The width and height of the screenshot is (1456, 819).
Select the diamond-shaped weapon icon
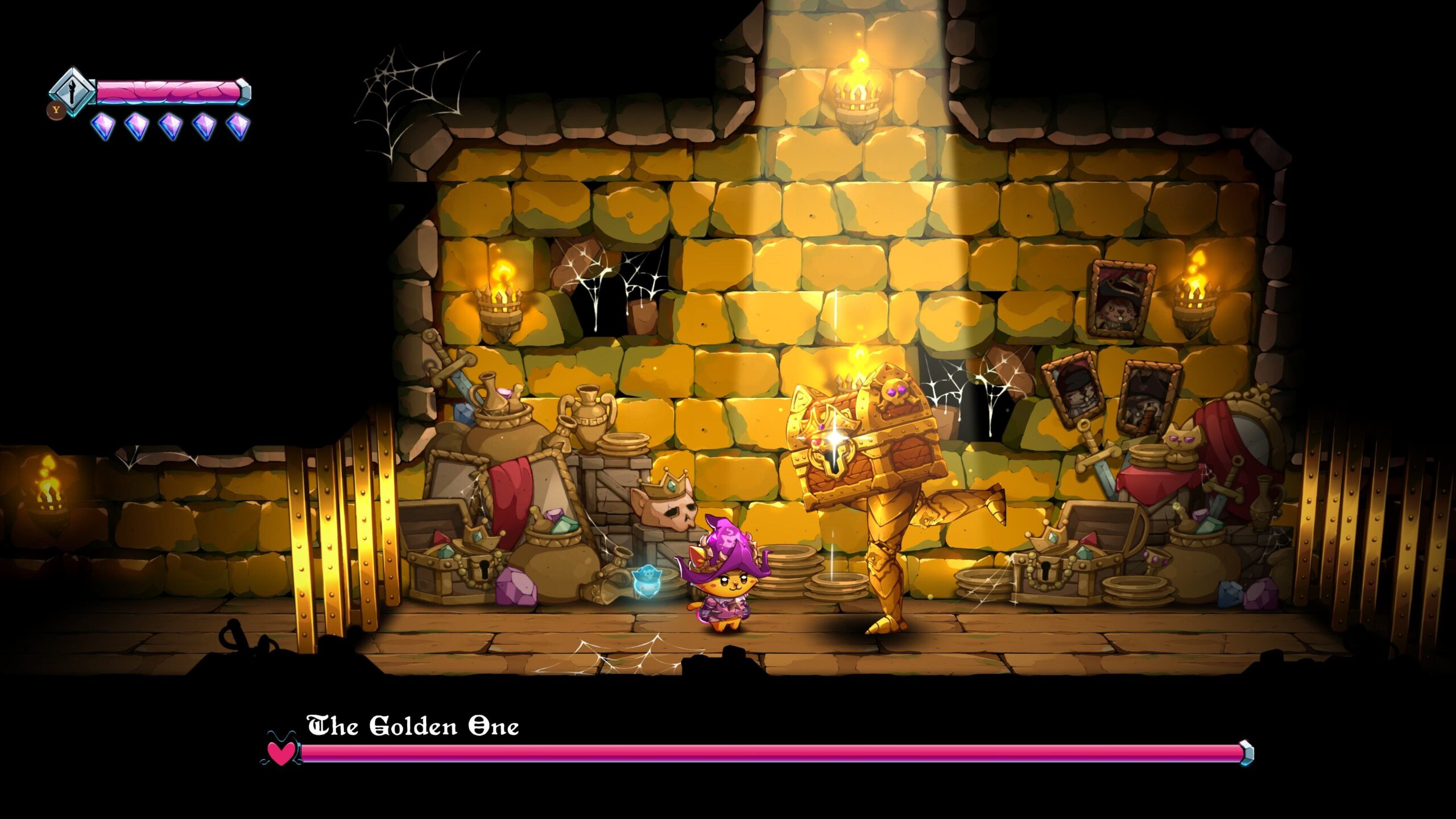(x=72, y=92)
